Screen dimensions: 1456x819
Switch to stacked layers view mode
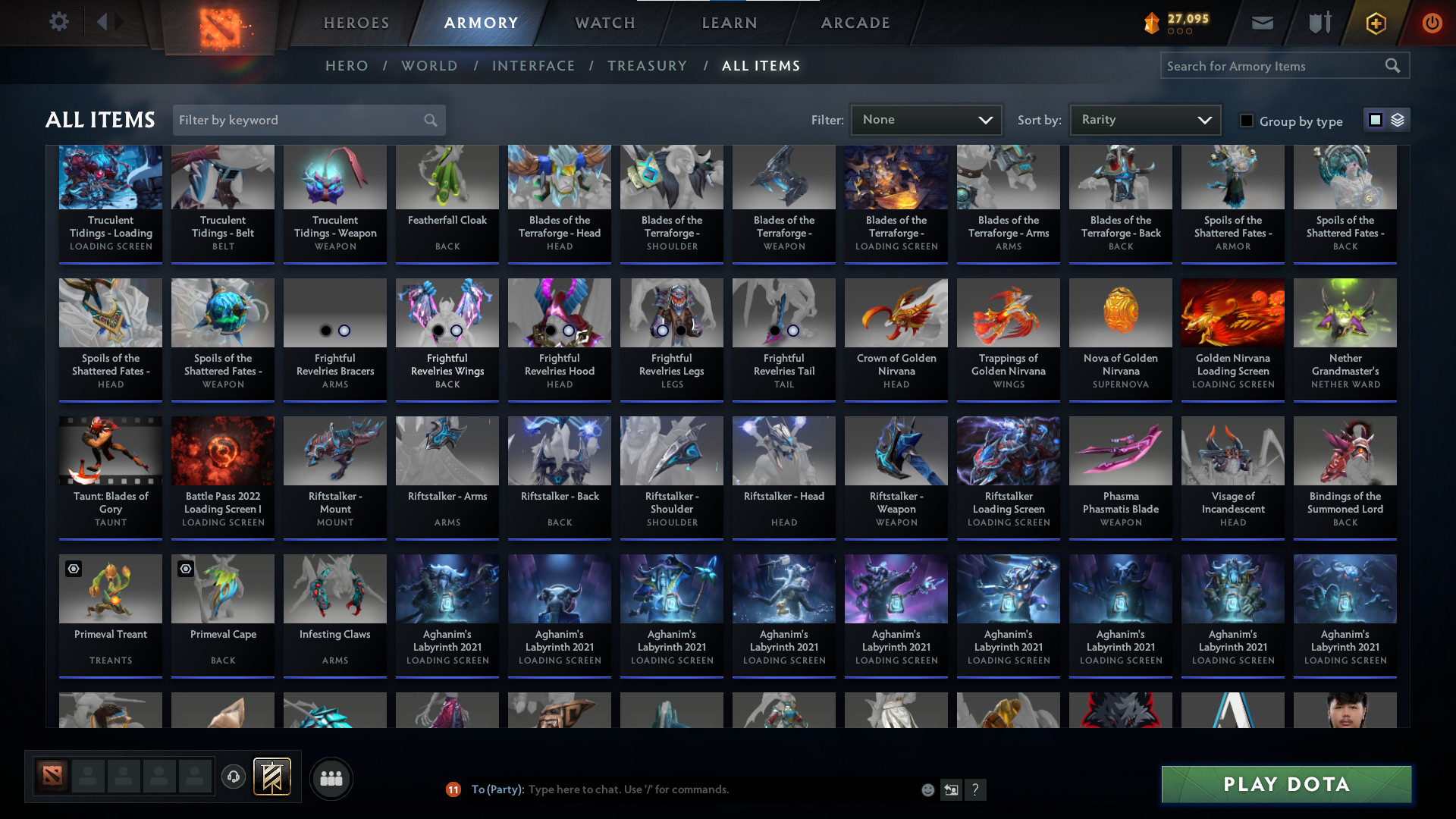tap(1398, 120)
